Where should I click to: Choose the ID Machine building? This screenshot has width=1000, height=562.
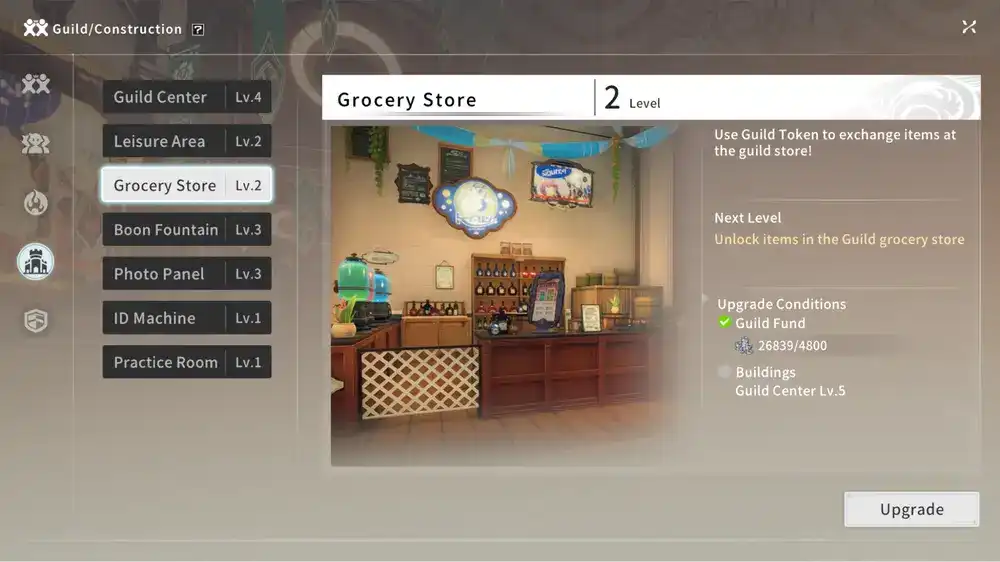click(x=186, y=318)
